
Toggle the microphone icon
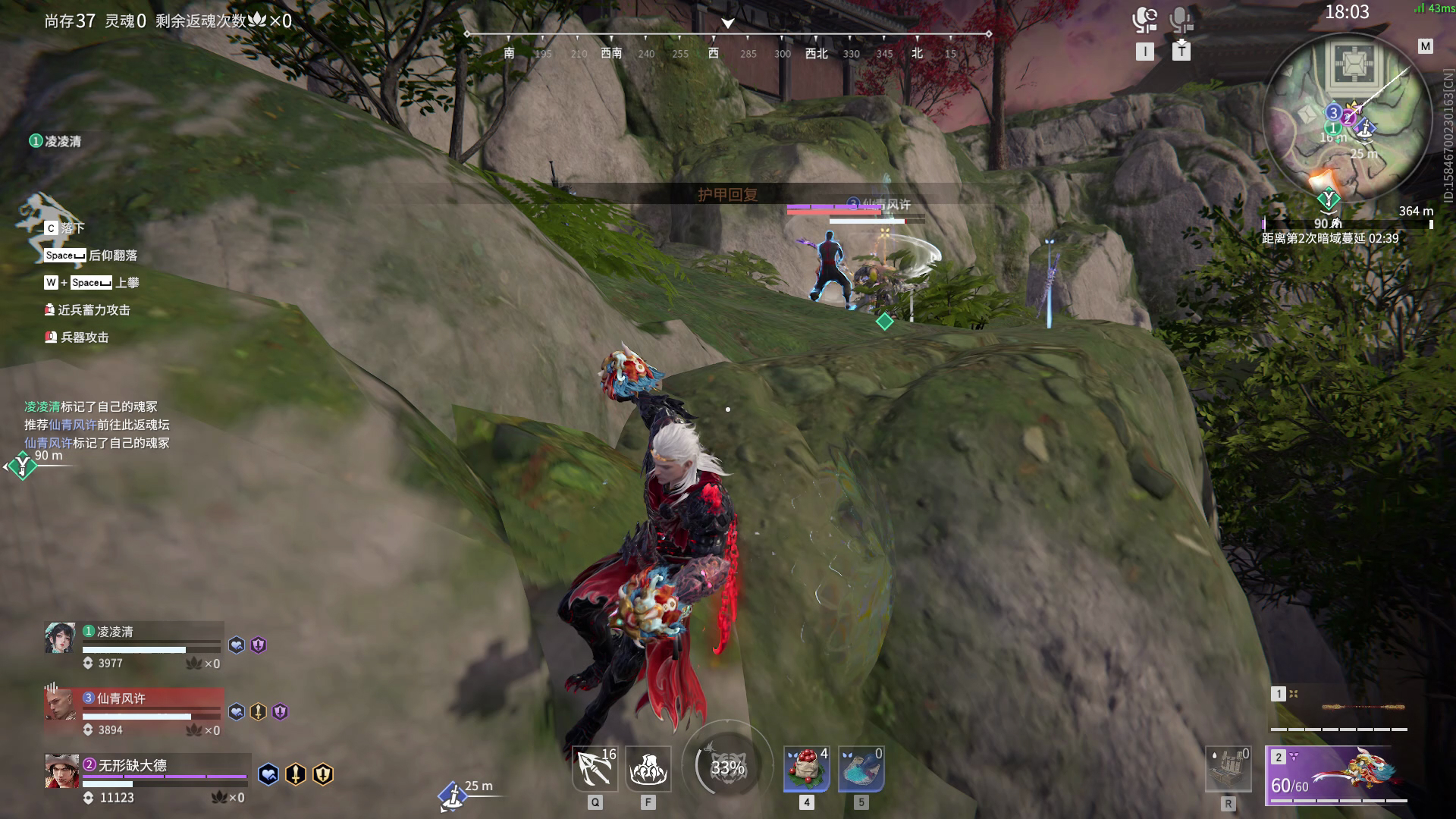point(1181,20)
